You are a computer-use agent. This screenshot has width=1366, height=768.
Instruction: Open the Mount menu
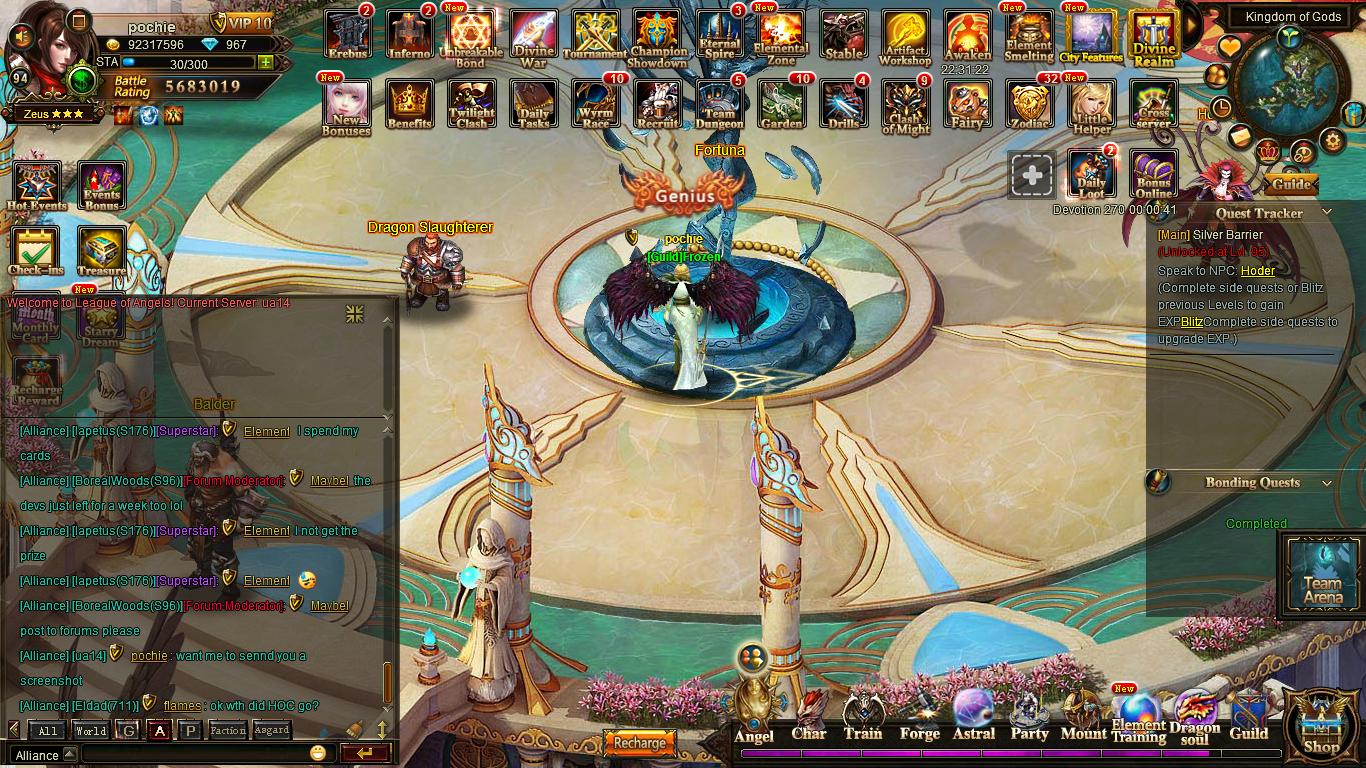pos(1083,716)
